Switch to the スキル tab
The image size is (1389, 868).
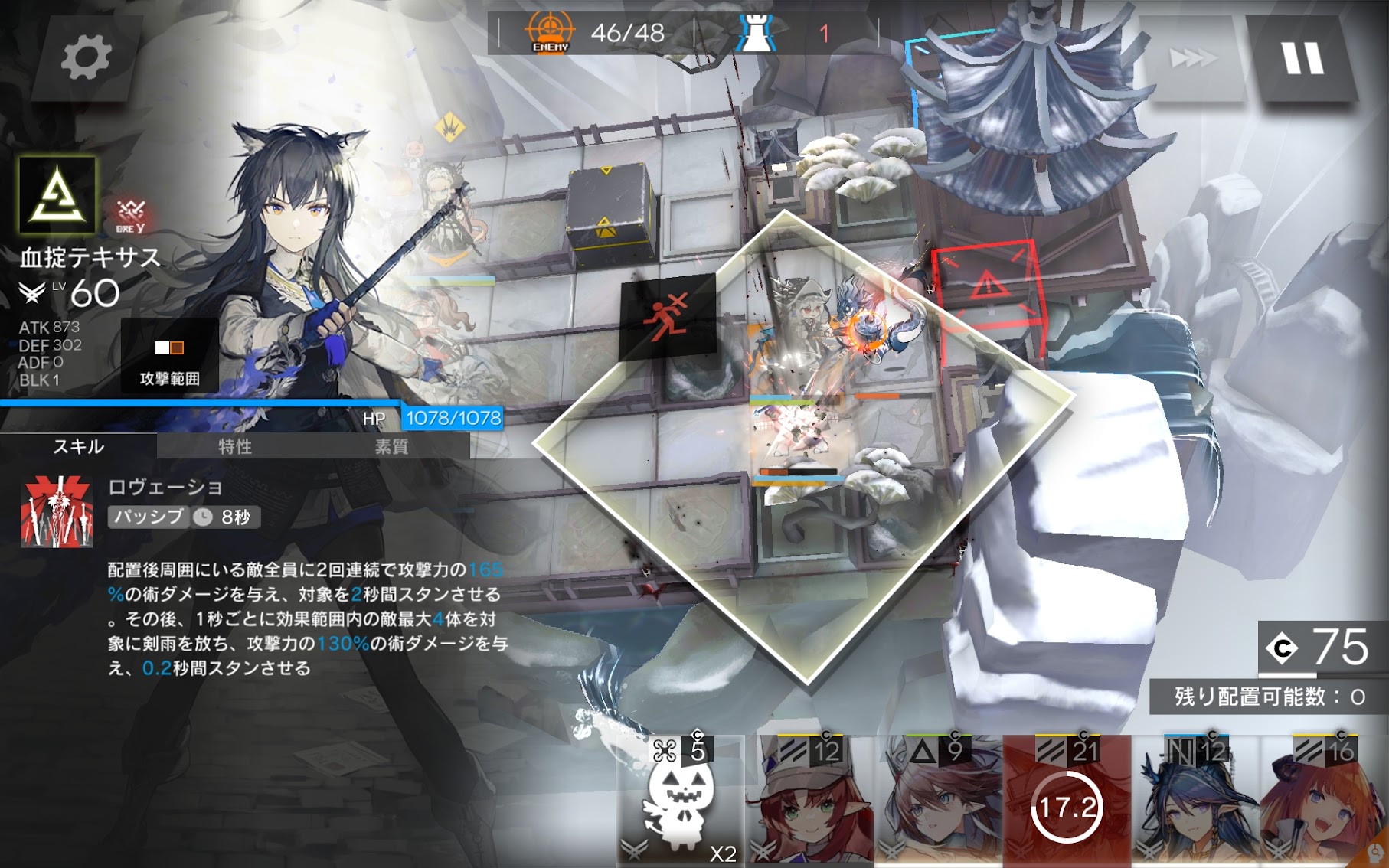click(x=78, y=446)
